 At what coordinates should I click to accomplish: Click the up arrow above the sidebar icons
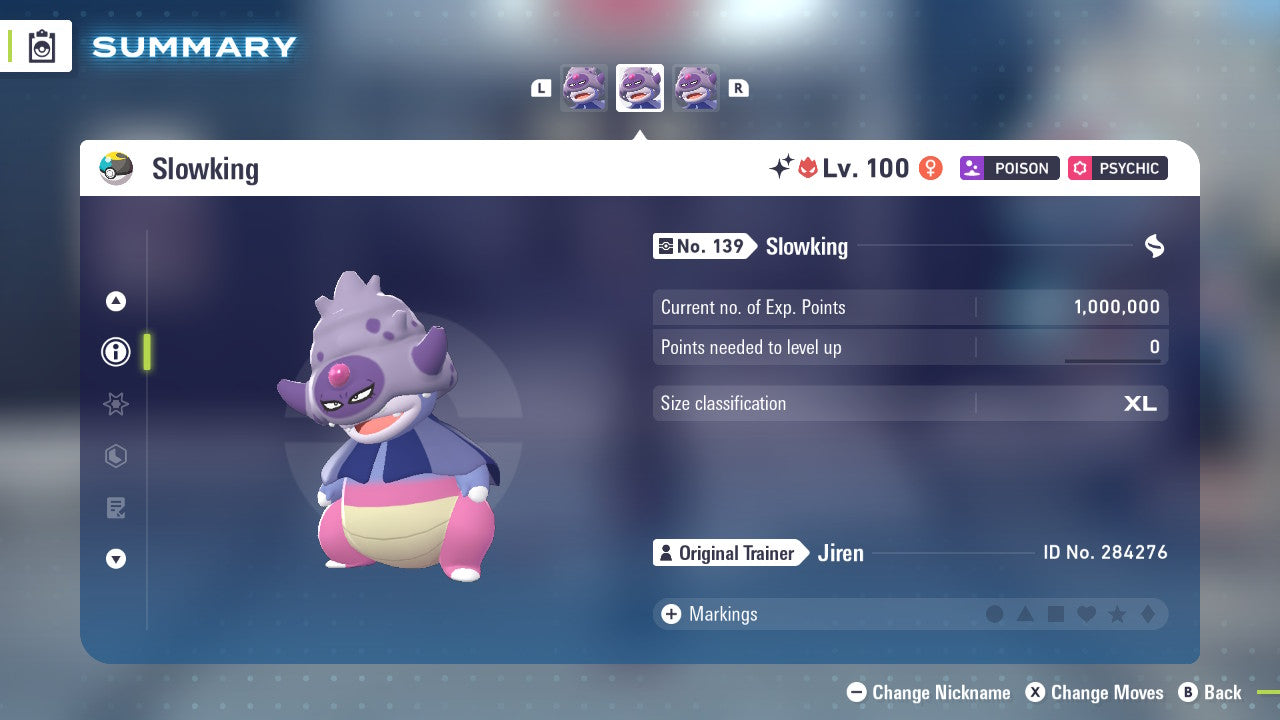click(116, 301)
